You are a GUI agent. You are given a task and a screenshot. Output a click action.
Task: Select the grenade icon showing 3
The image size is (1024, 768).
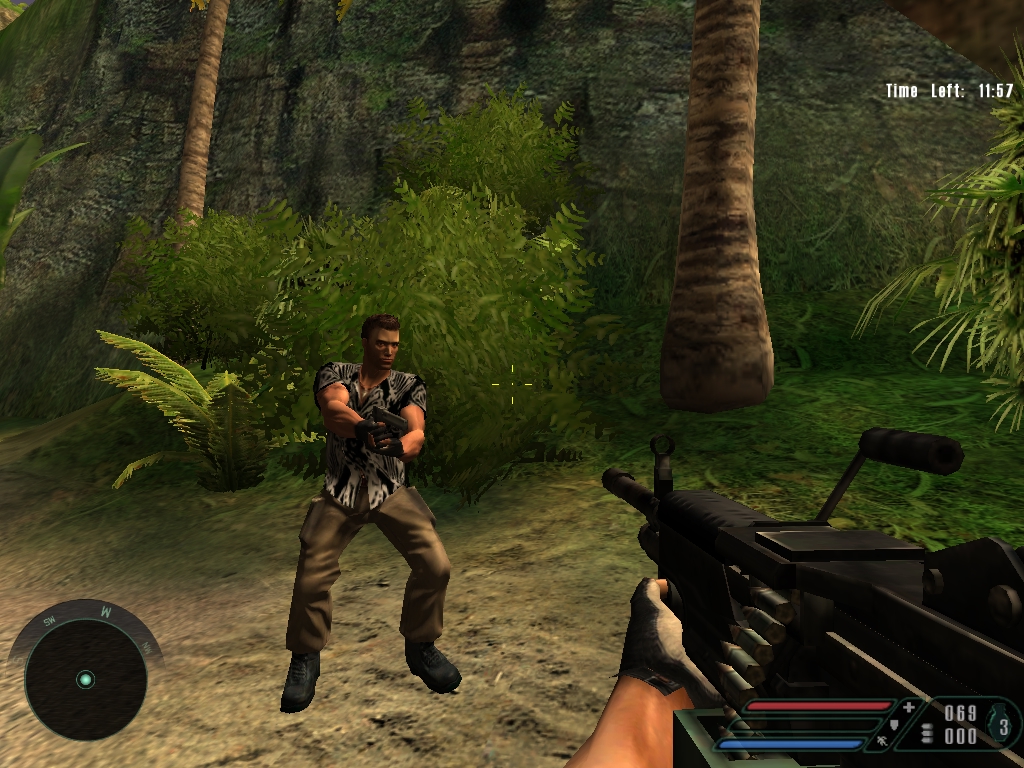pyautogui.click(x=1002, y=723)
